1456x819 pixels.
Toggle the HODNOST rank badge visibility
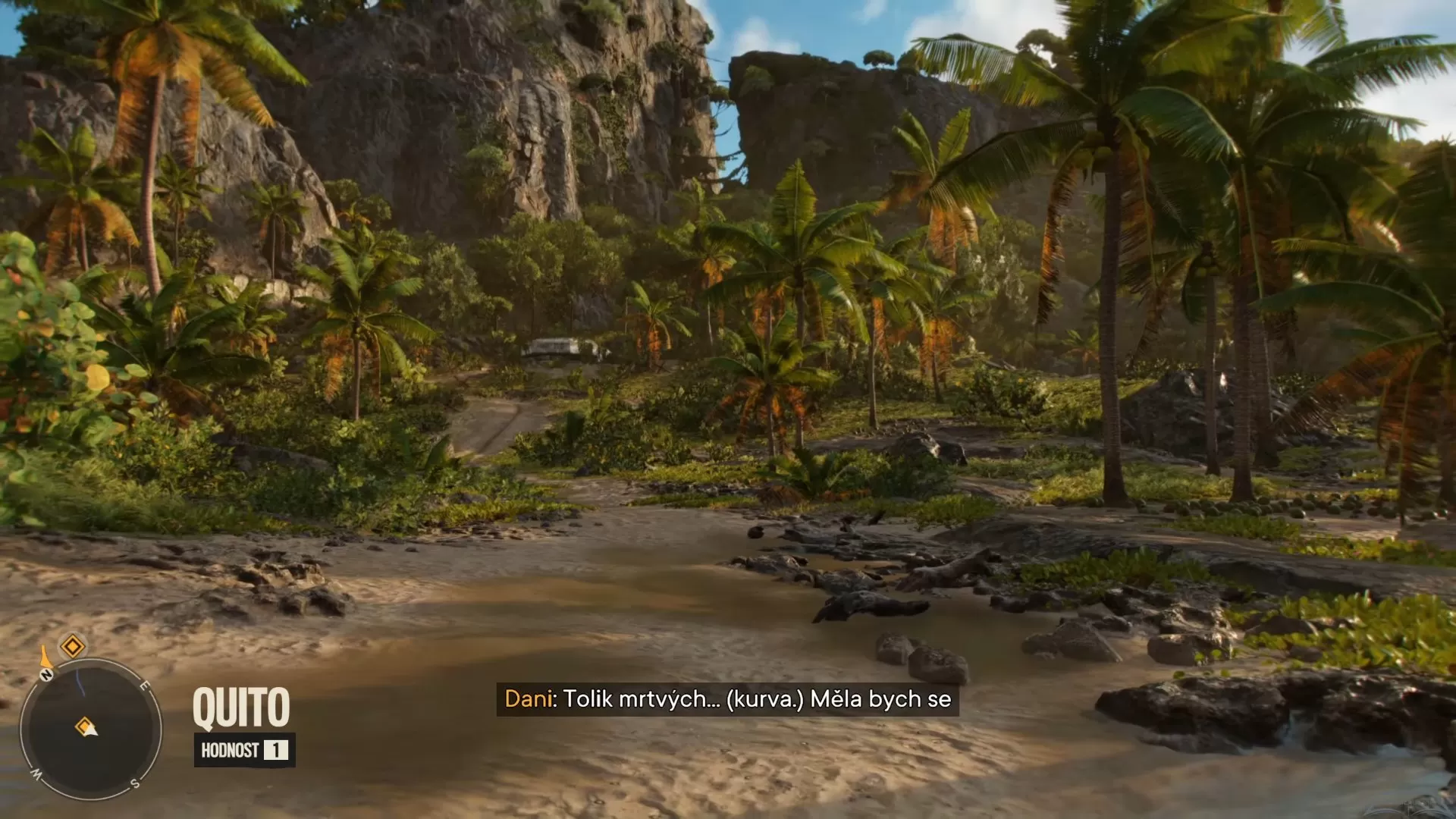point(243,751)
